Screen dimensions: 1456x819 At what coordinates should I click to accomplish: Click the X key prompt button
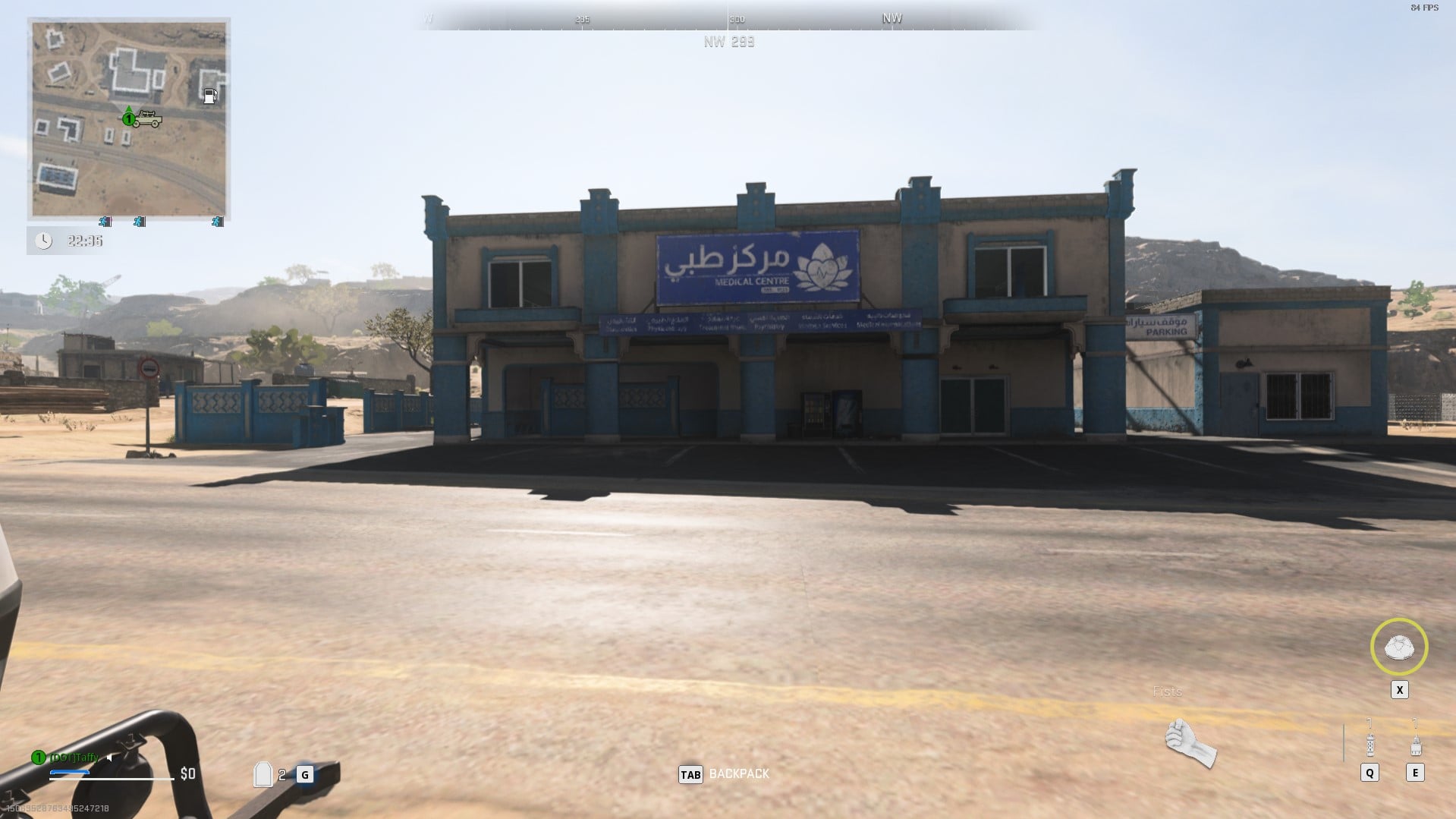click(1398, 689)
